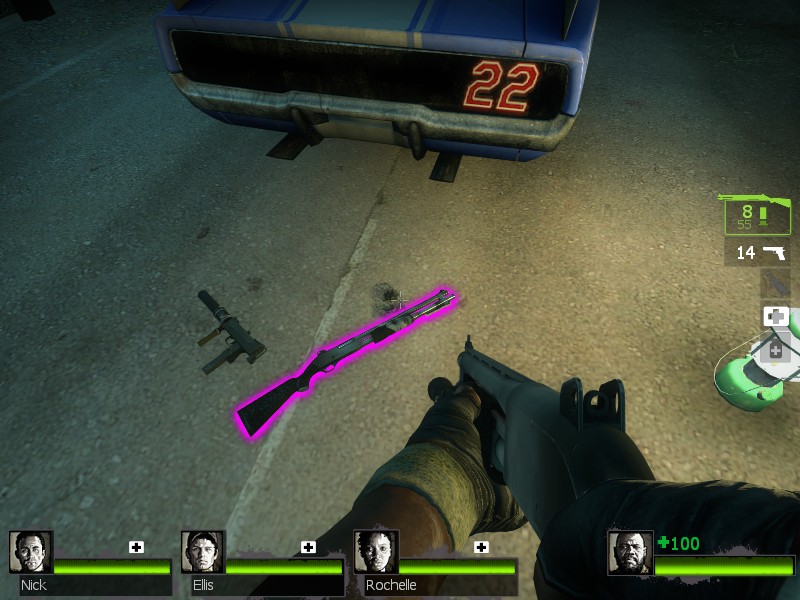Select the greyed-out pills slot
The height and width of the screenshot is (600, 800).
776,349
